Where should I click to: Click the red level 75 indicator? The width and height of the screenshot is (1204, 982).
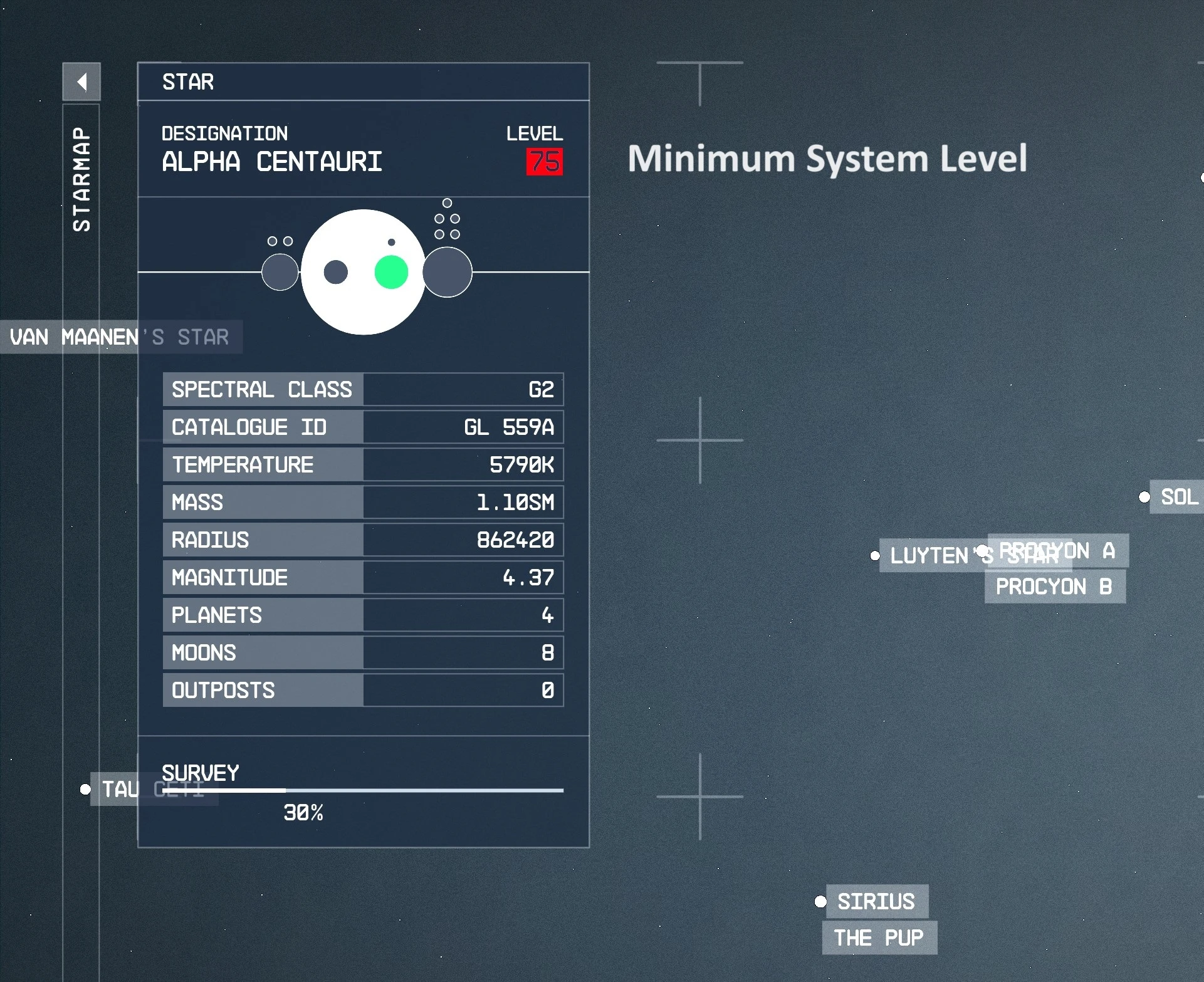pos(545,162)
